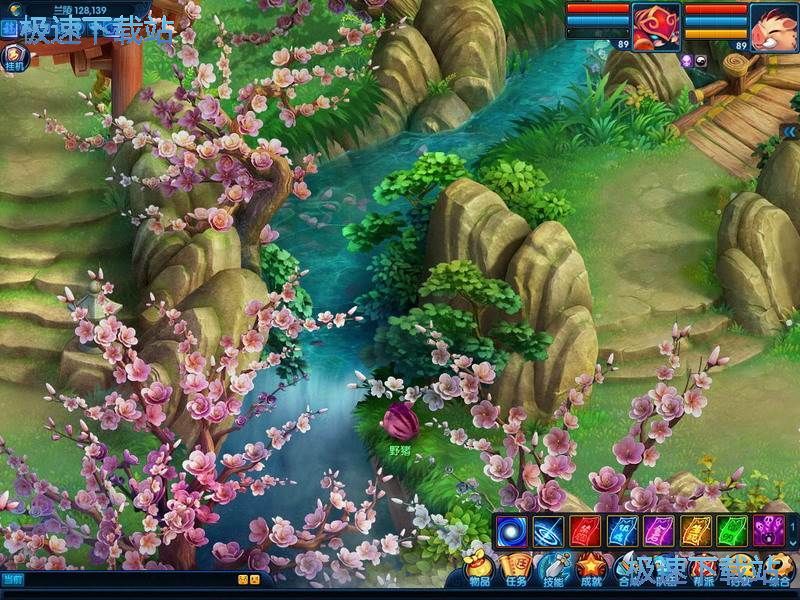The image size is (800, 600).
Task: Show the 成就 achievements star
Action: pyautogui.click(x=591, y=569)
